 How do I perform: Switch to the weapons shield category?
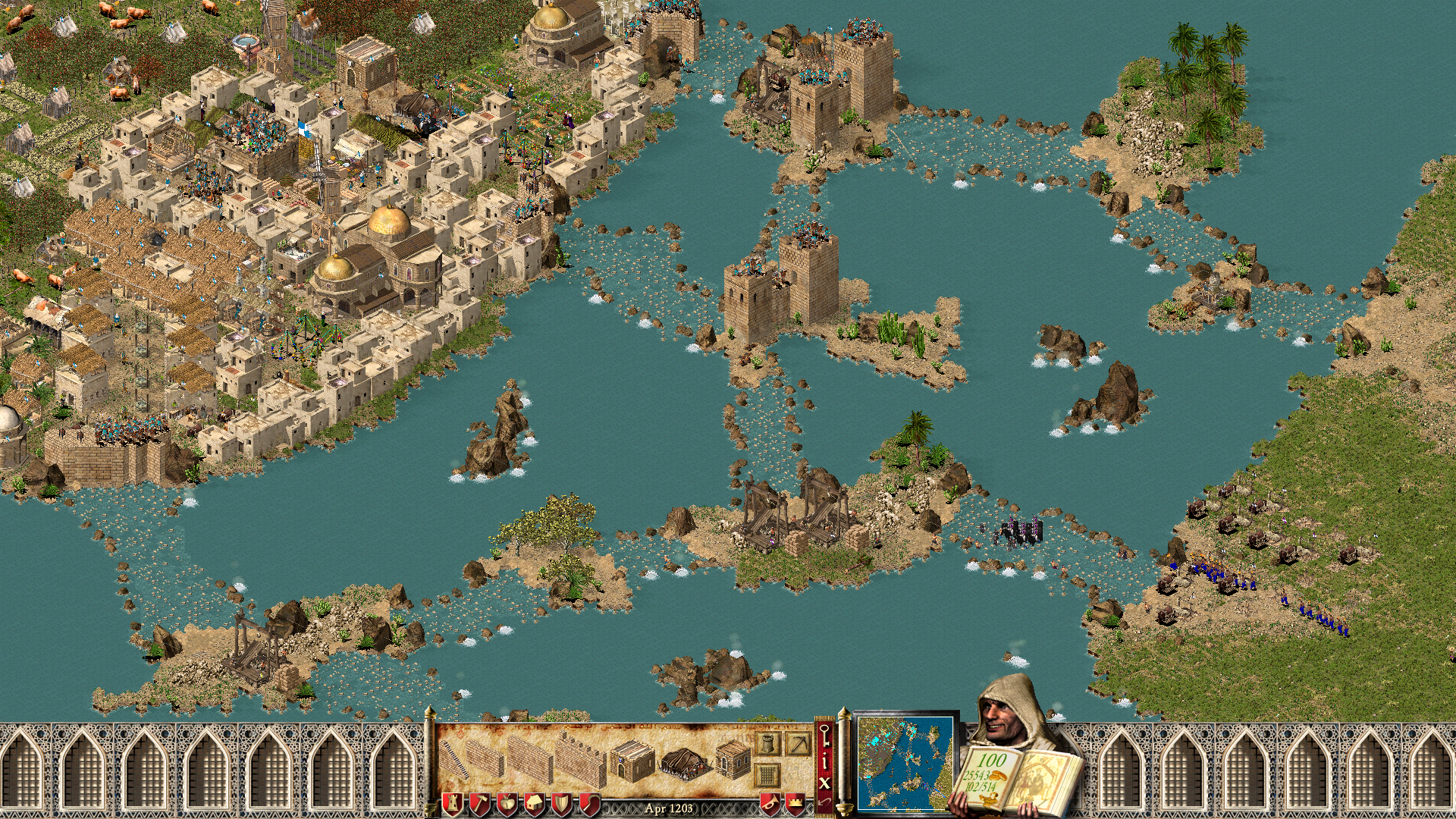pyautogui.click(x=561, y=803)
